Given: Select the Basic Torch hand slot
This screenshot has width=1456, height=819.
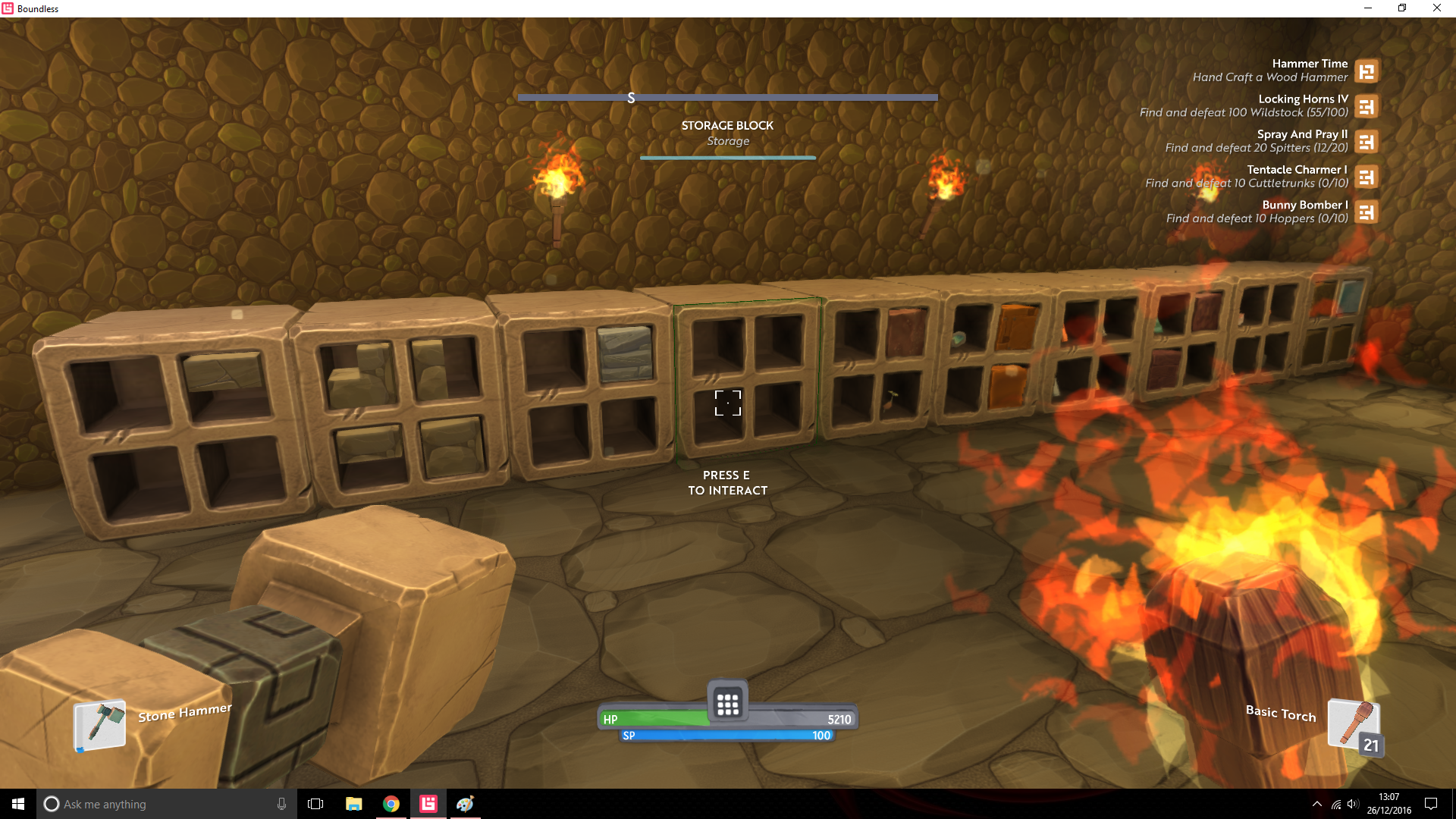Looking at the screenshot, I should pyautogui.click(x=1353, y=724).
